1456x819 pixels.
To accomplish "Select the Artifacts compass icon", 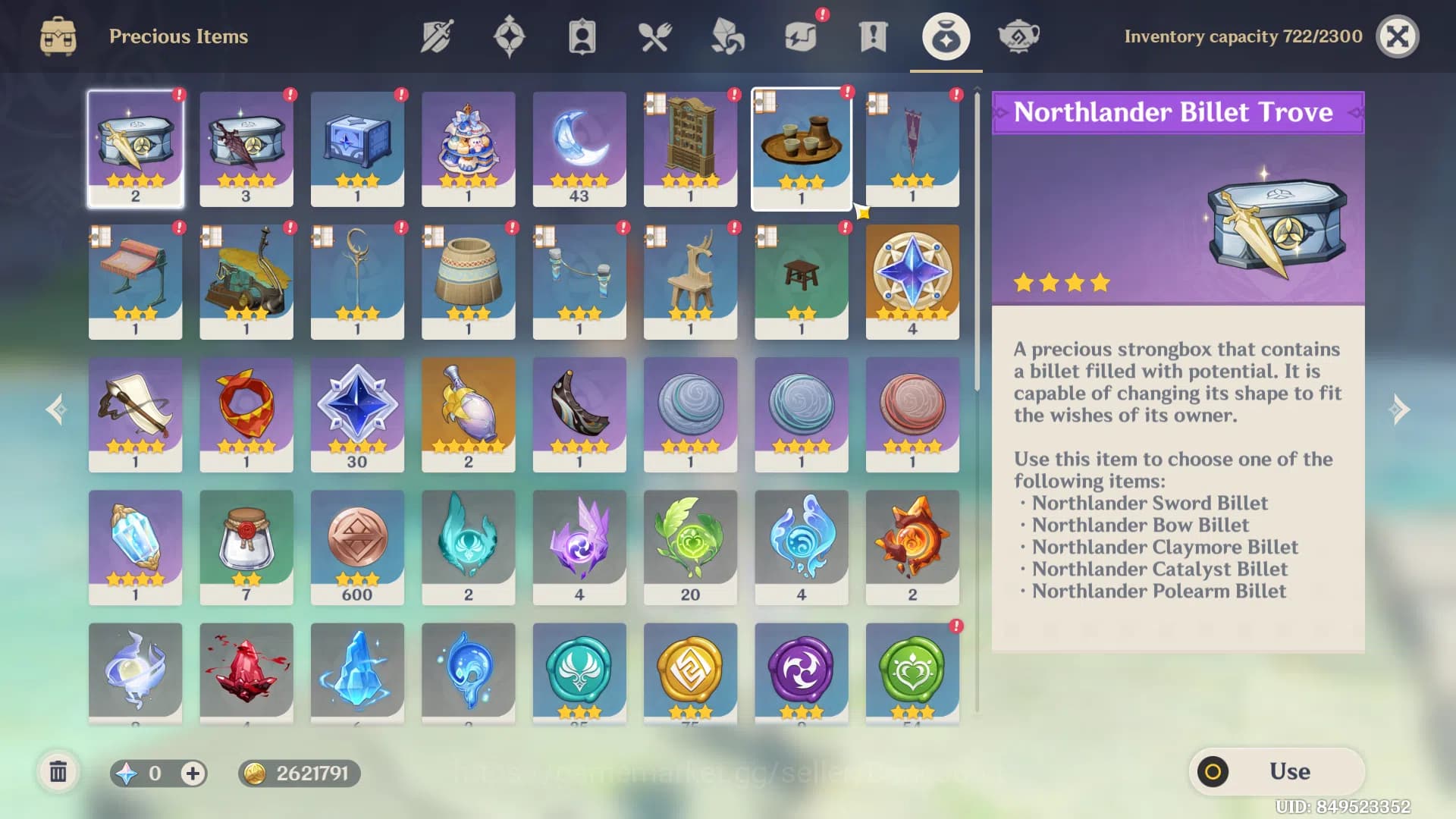I will (509, 36).
